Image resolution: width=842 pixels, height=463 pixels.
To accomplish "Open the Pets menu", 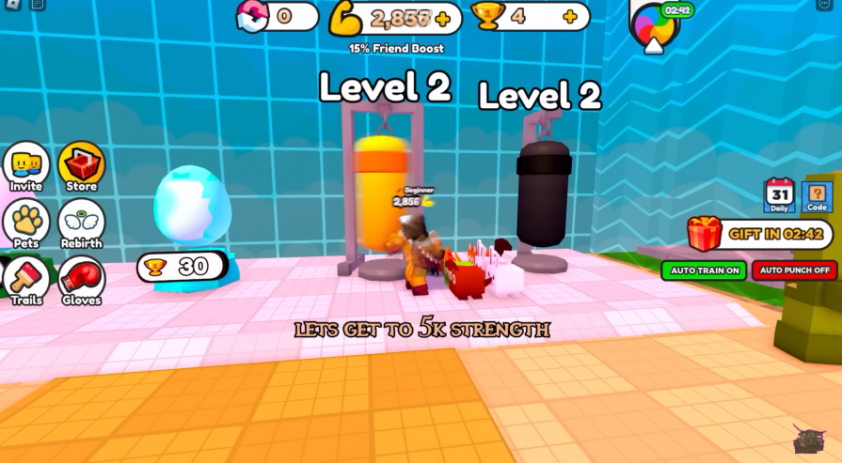I will (x=26, y=222).
